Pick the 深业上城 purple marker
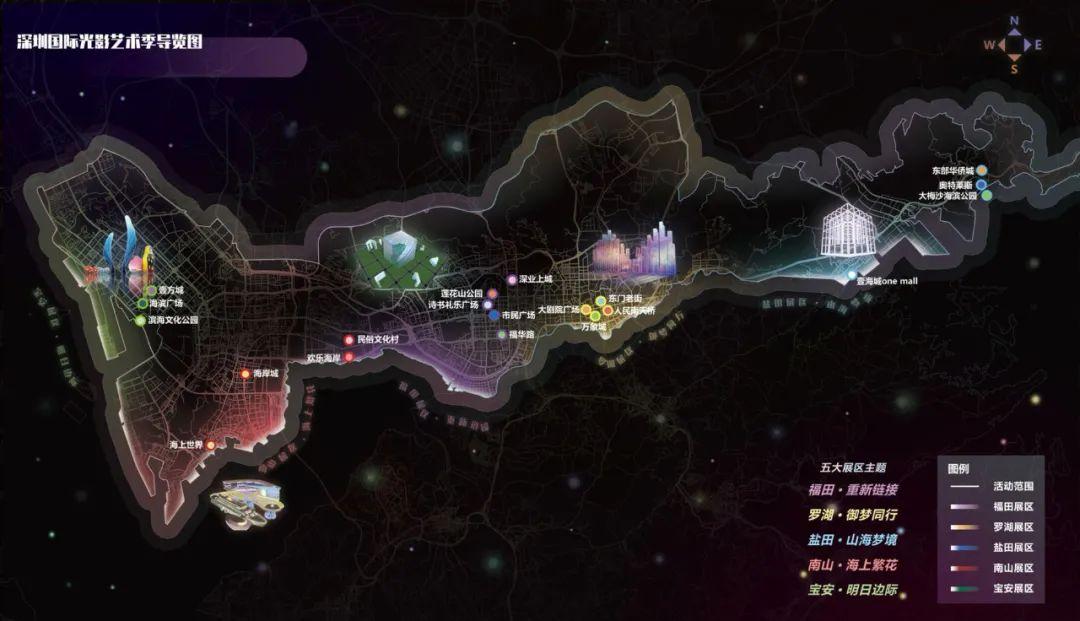 click(x=511, y=280)
